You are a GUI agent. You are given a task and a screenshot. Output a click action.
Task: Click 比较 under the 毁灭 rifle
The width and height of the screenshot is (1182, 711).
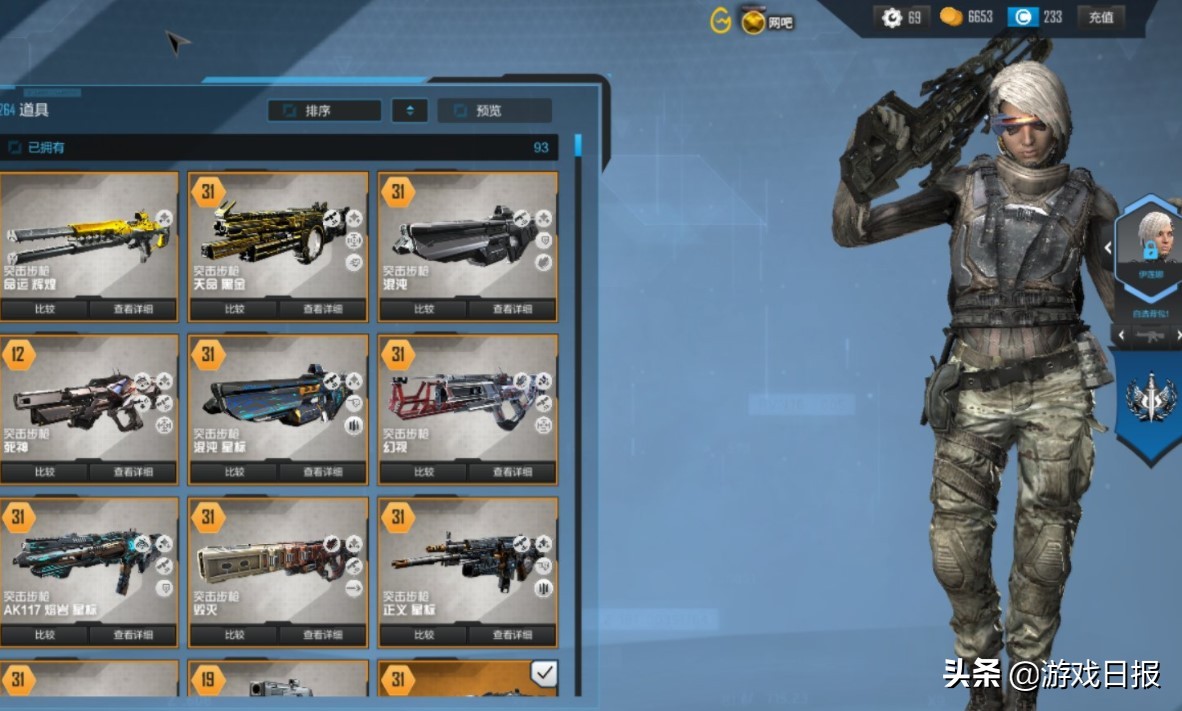(235, 635)
